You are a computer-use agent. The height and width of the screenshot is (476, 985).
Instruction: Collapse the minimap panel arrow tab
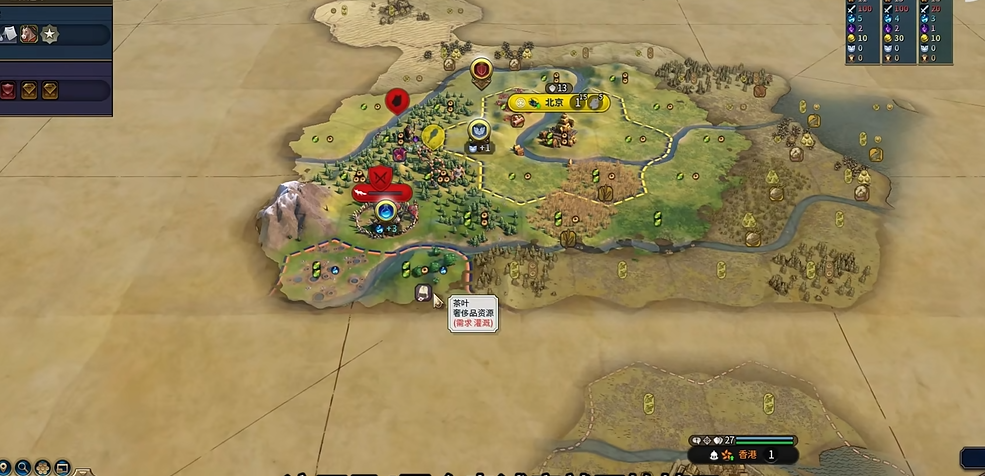point(82,470)
